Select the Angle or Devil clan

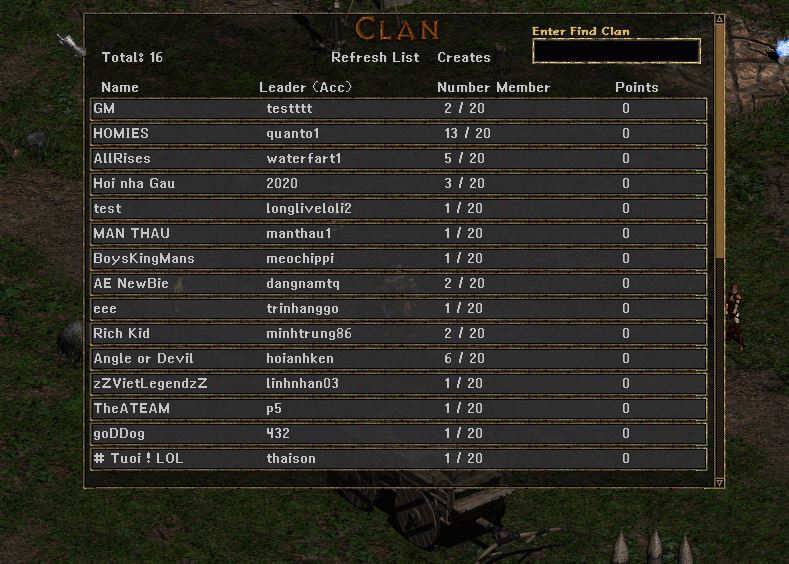pos(398,358)
